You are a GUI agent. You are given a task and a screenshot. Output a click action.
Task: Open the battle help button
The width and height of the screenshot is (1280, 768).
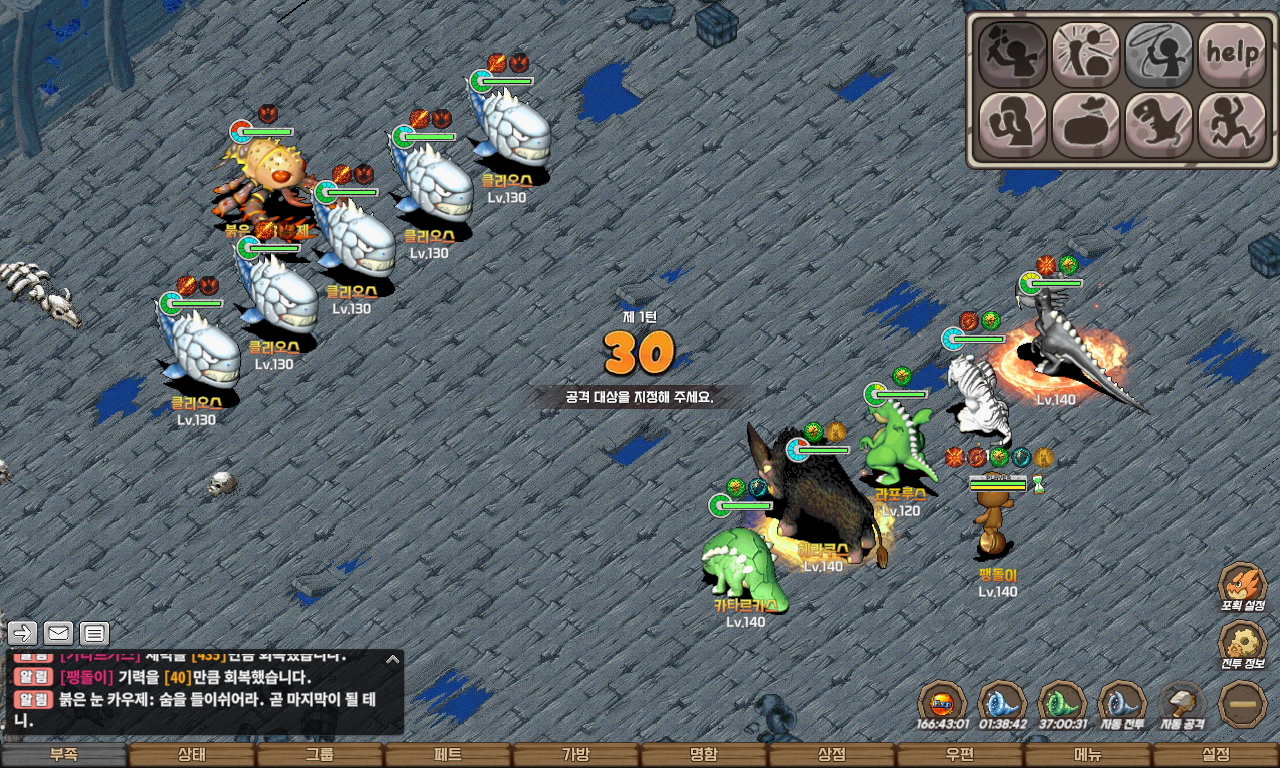pos(1232,53)
